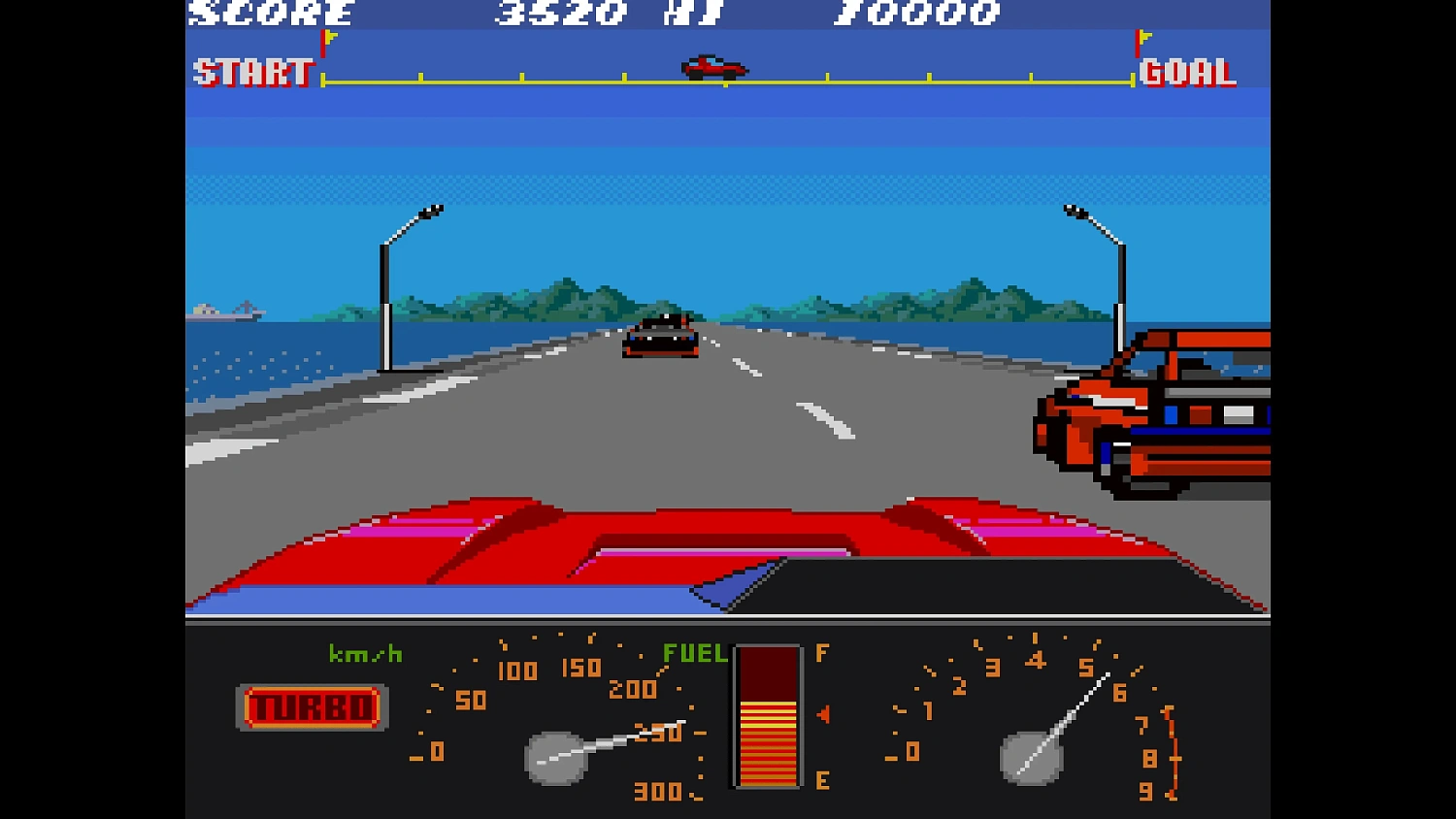Click the GOAL label text

1188,74
